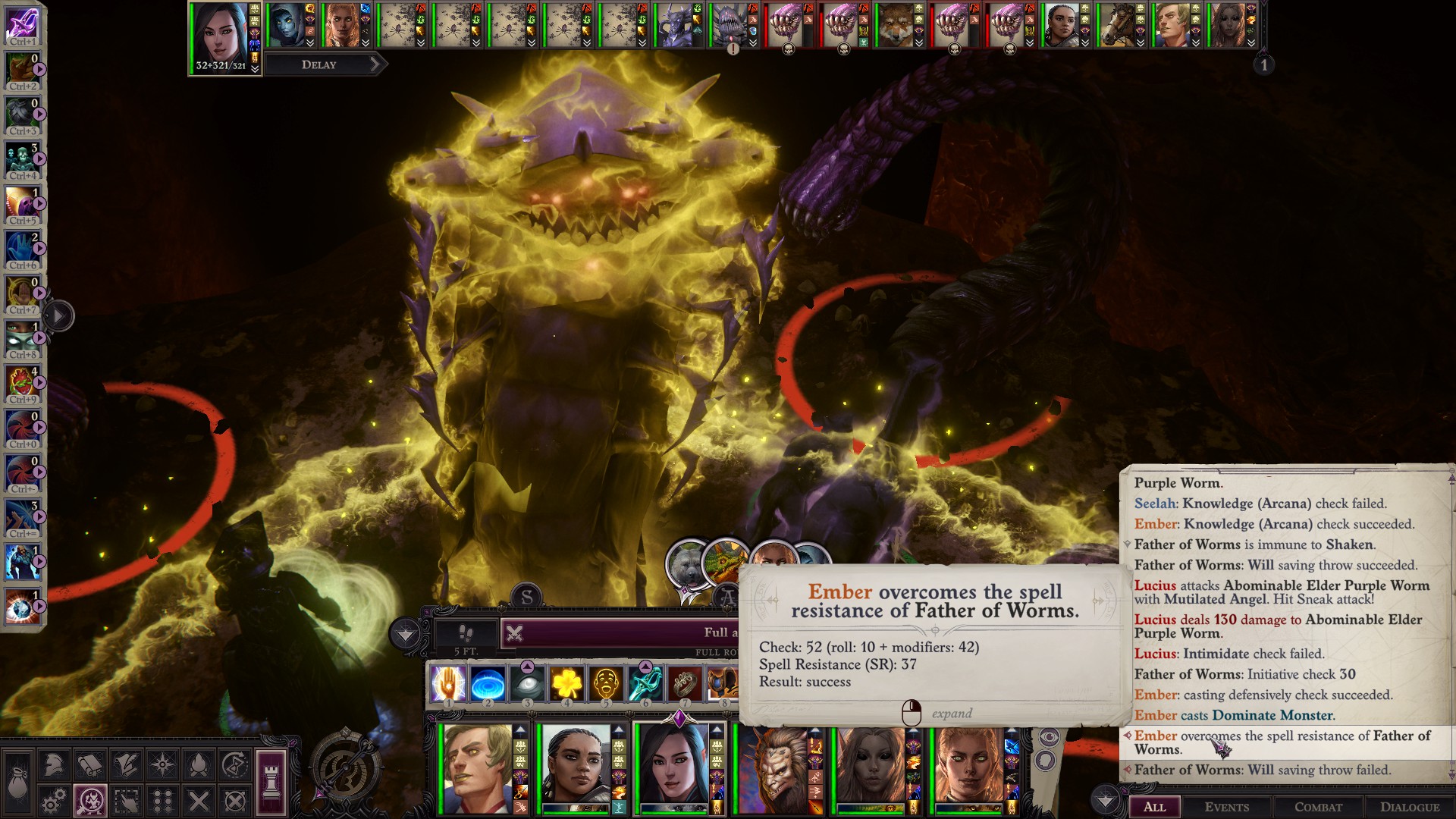Switch combat log to Combat tab

pyautogui.click(x=1318, y=807)
